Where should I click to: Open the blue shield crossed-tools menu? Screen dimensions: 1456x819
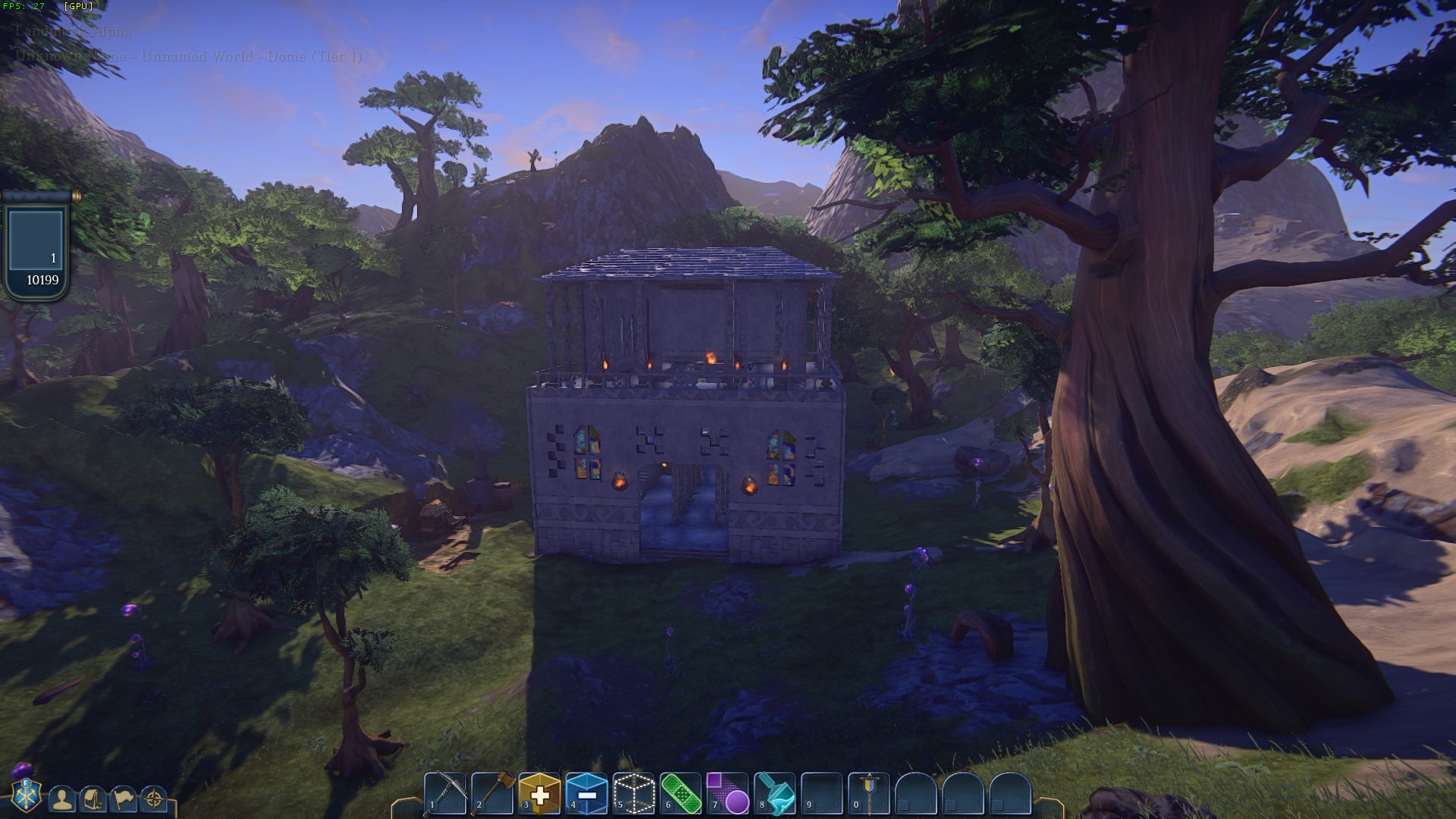pyautogui.click(x=27, y=796)
